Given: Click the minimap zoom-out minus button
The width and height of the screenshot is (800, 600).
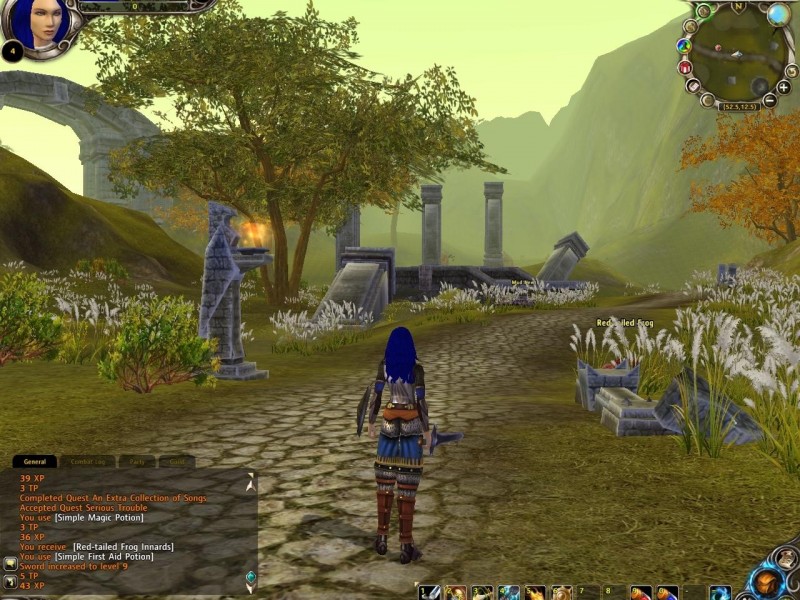Looking at the screenshot, I should pyautogui.click(x=770, y=100).
